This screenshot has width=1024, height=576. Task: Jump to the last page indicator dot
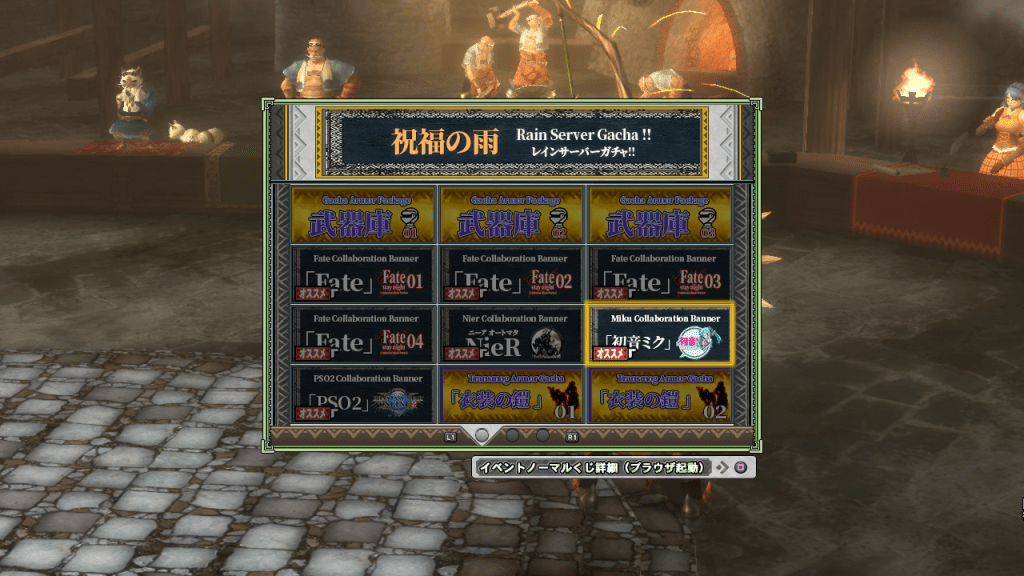click(542, 436)
